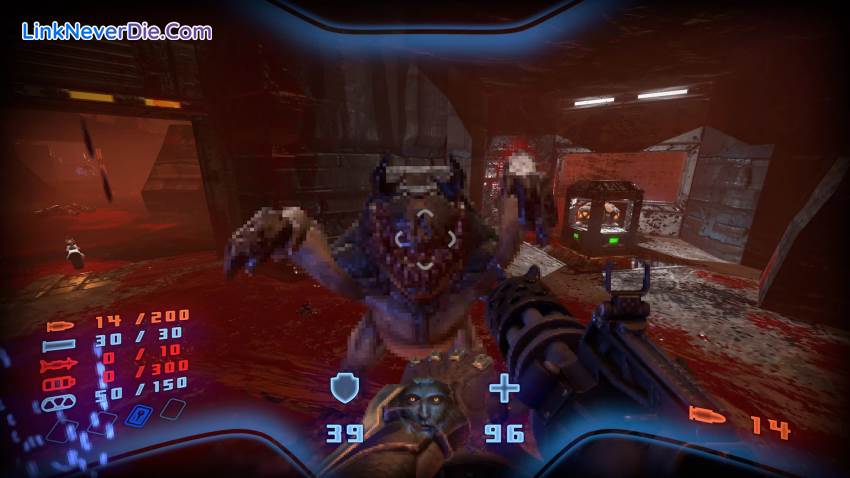850x478 pixels.
Task: Click the armor shield icon
Action: 344,388
